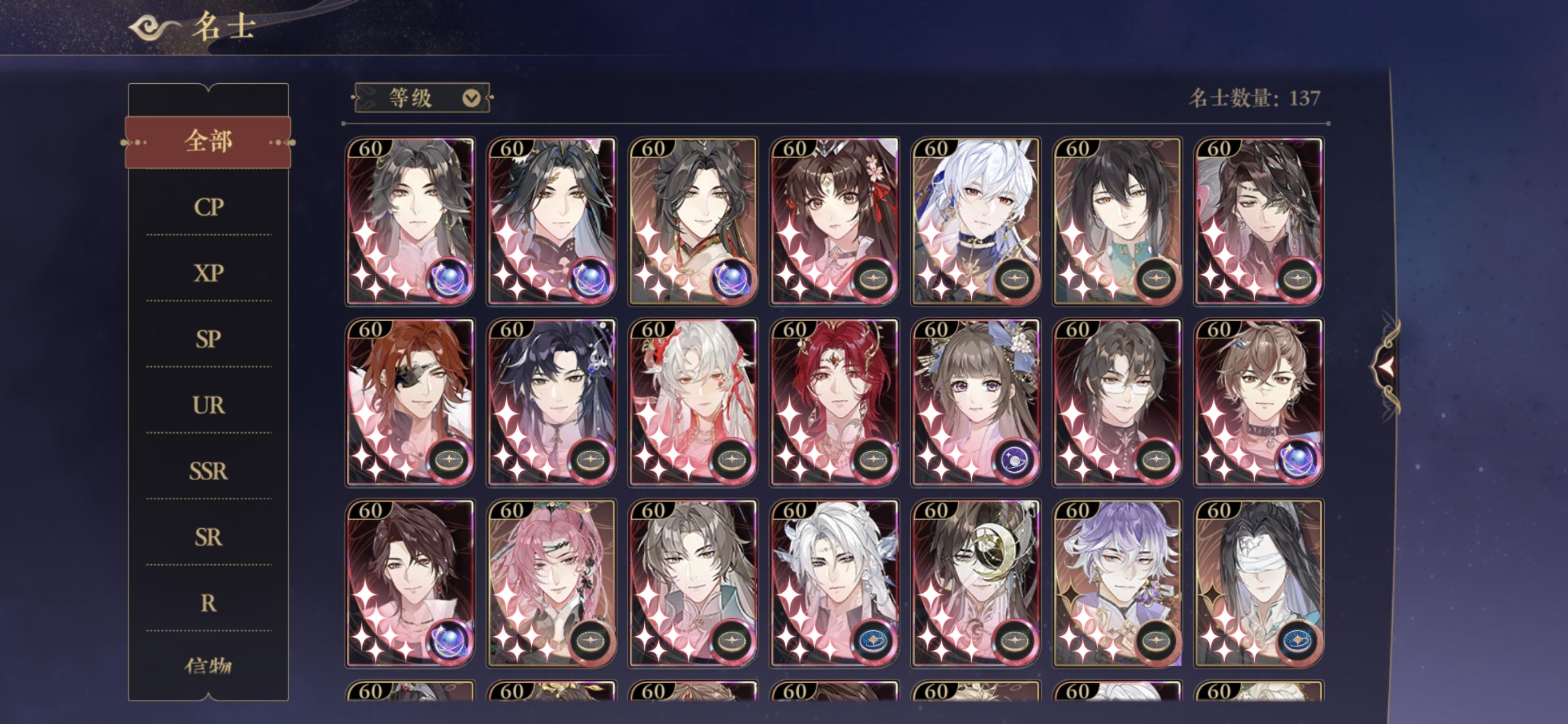Screen dimensions: 1568x724
Task: Click the cloud scroll emblem beside 名士 title
Action: pyautogui.click(x=145, y=29)
